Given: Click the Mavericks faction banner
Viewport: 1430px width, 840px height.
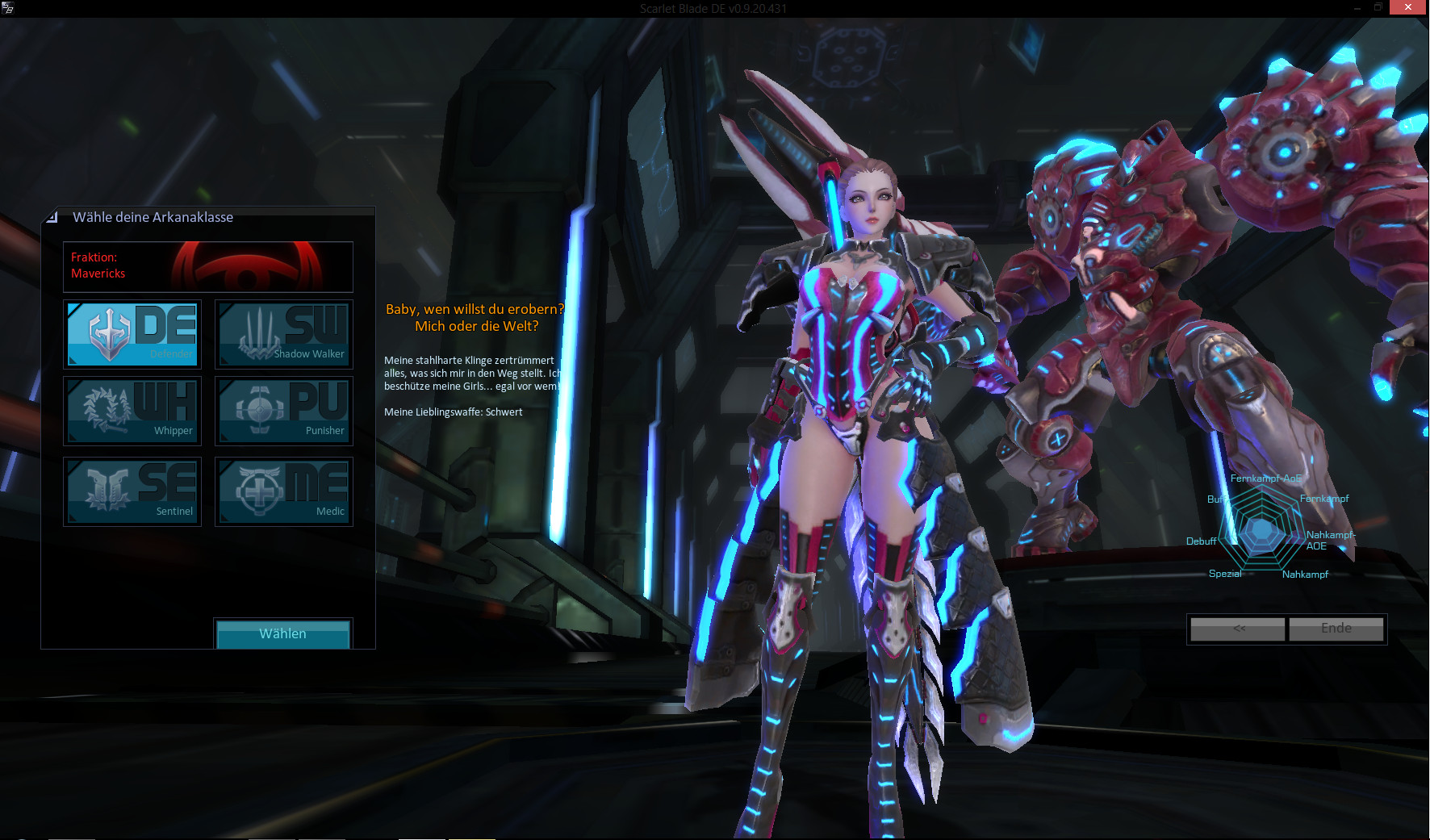Looking at the screenshot, I should click(208, 266).
